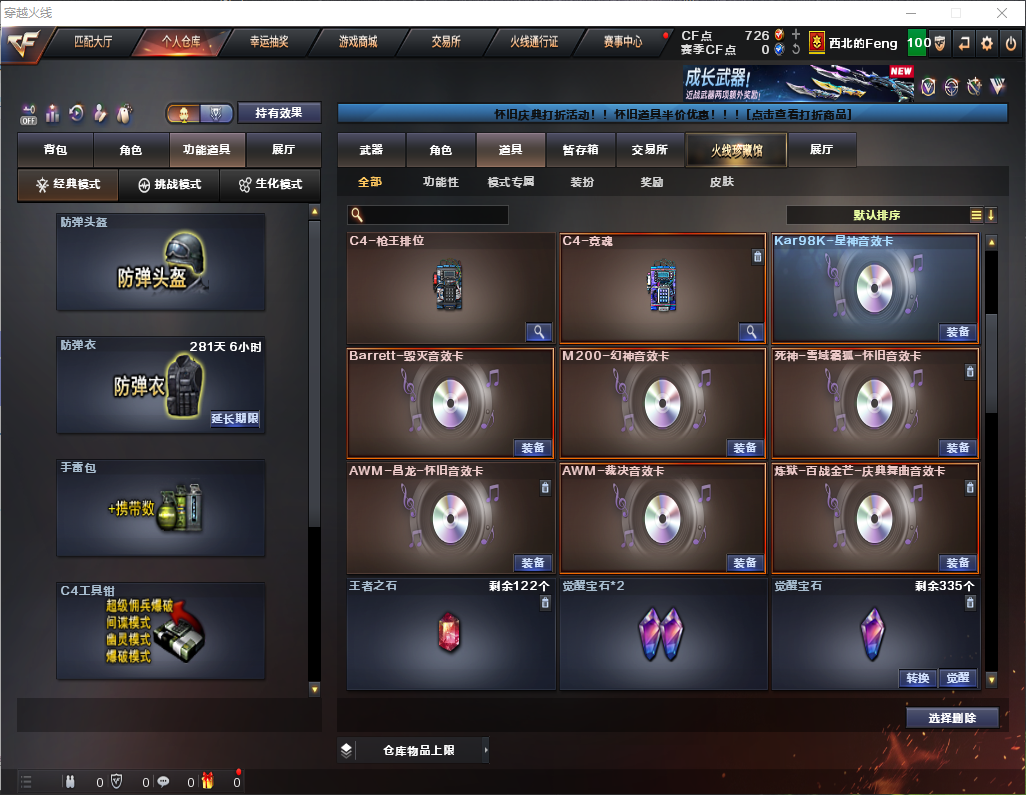The width and height of the screenshot is (1026, 795).
Task: Equip the Kar98K-星神音效卡
Action: click(x=957, y=332)
